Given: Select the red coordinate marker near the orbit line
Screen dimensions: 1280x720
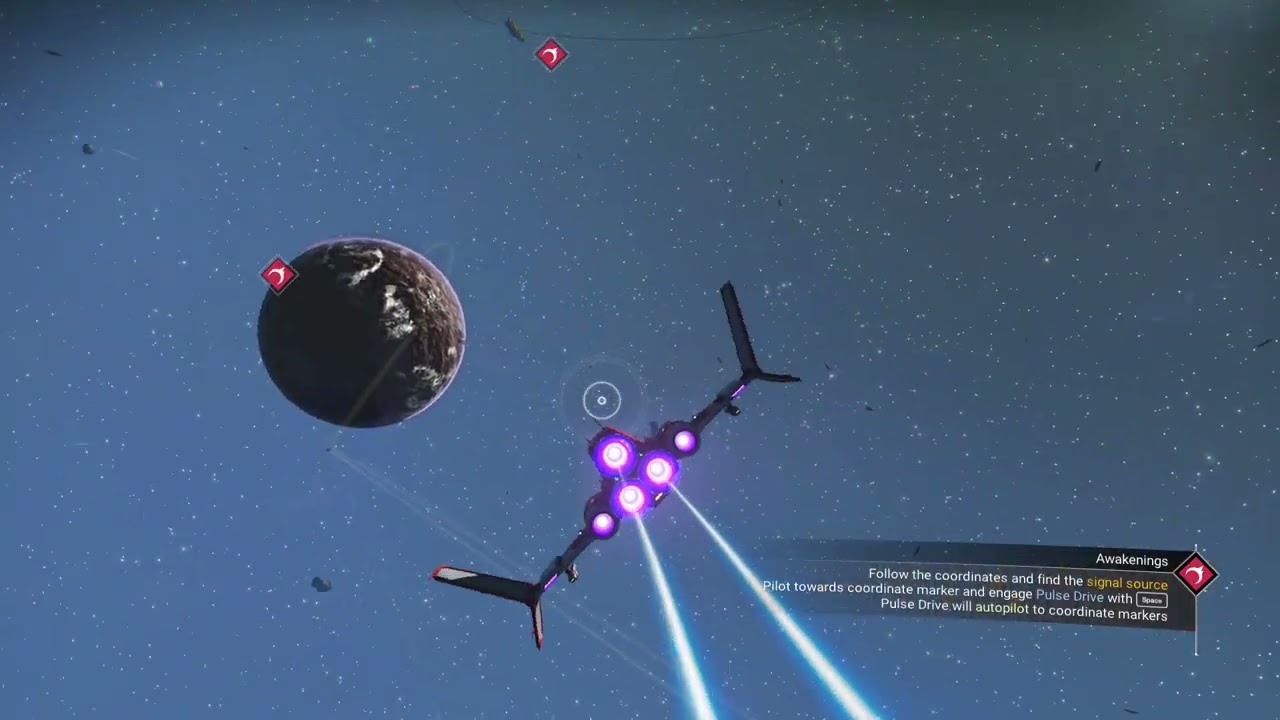Looking at the screenshot, I should coord(551,54).
